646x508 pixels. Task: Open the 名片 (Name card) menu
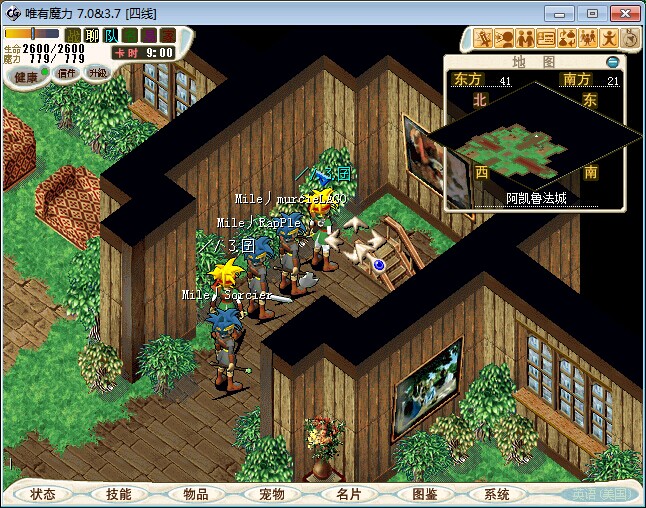coord(347,494)
